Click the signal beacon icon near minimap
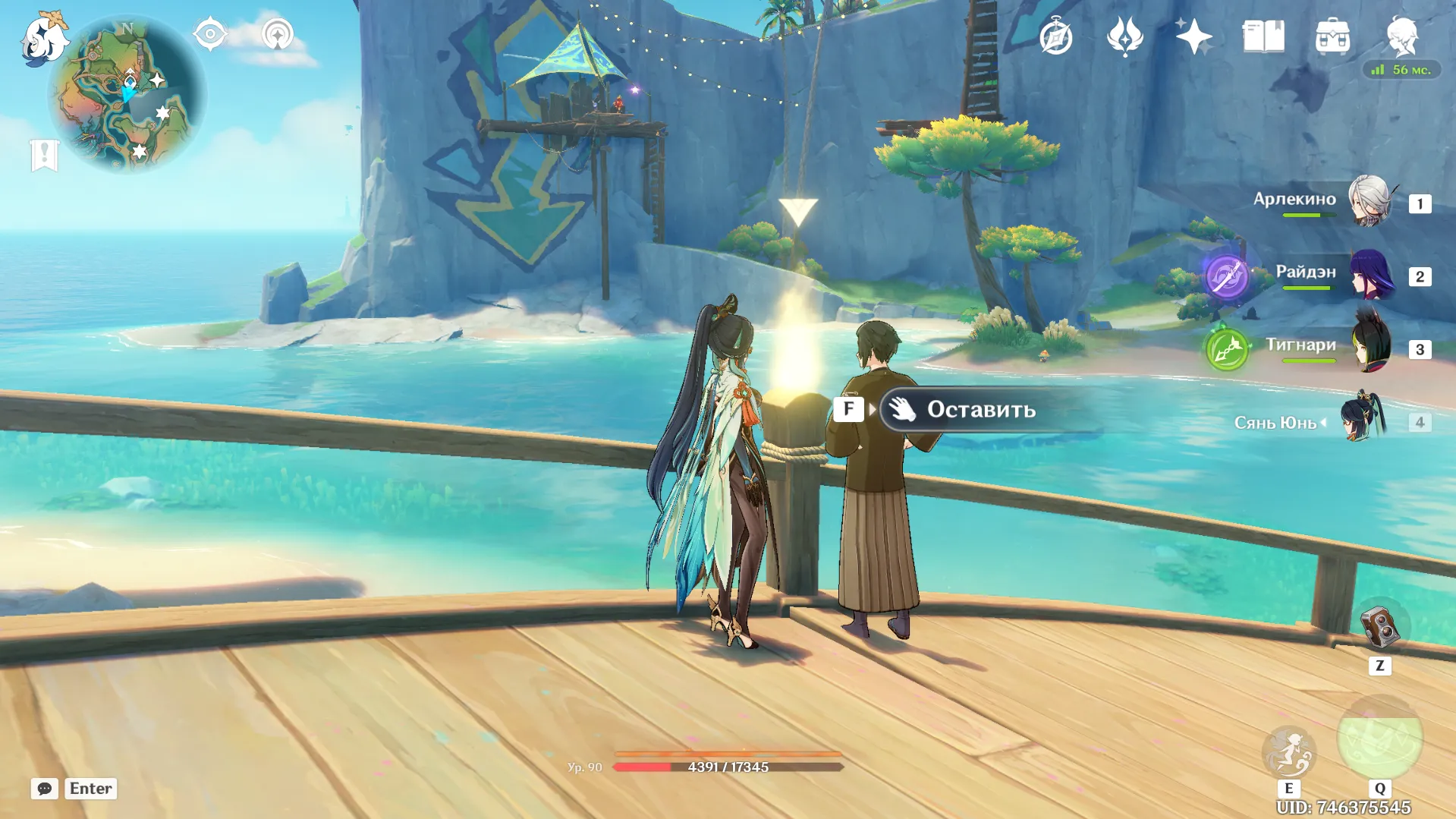The height and width of the screenshot is (819, 1456). [x=278, y=34]
